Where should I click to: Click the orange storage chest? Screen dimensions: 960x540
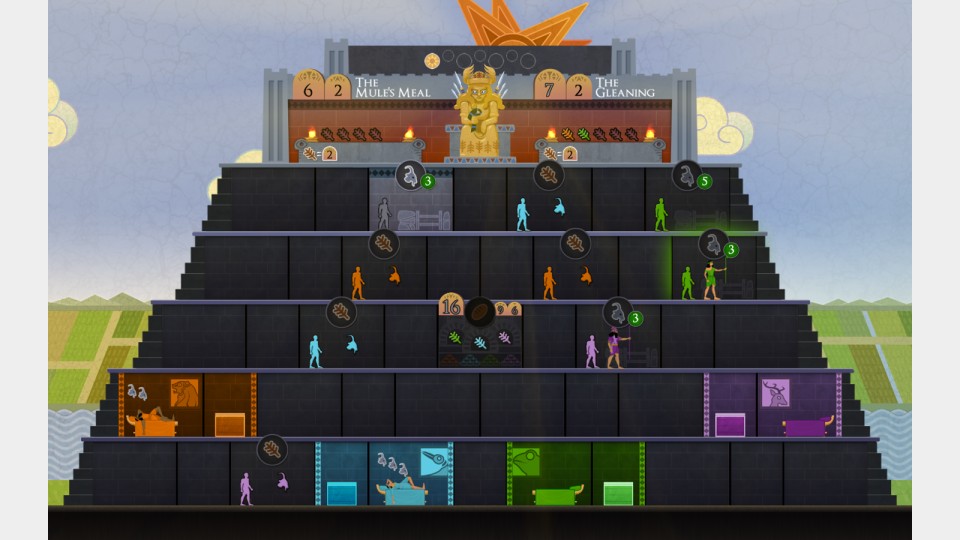point(230,424)
